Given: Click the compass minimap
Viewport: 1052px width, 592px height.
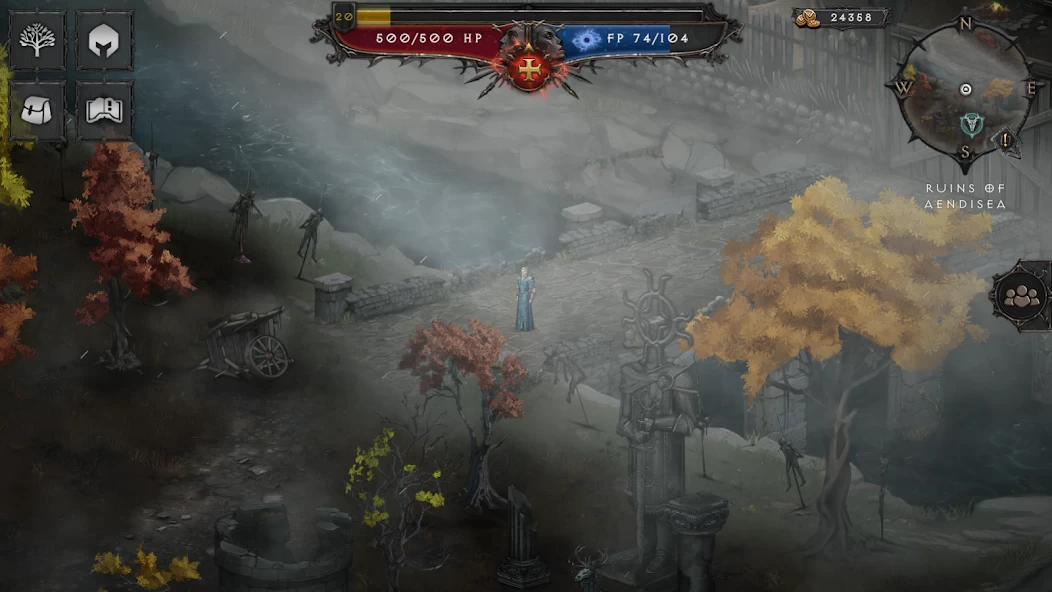Looking at the screenshot, I should point(965,90).
